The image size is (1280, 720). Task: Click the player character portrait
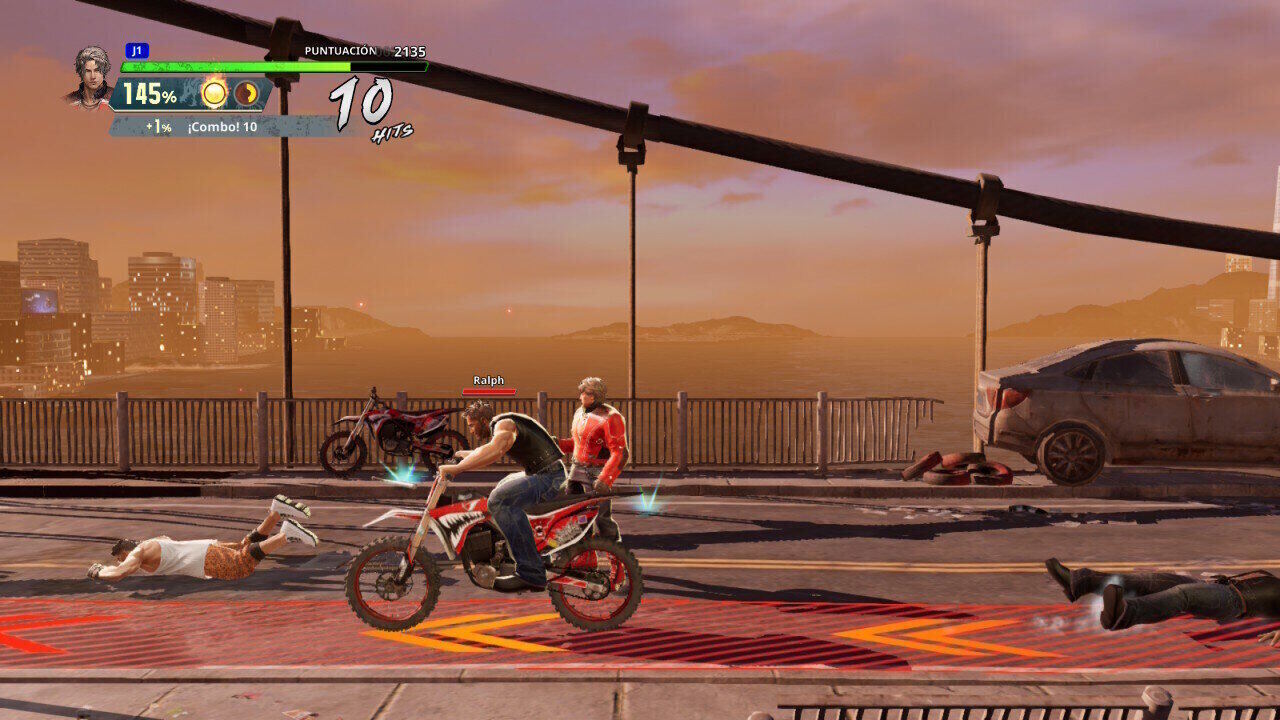click(x=91, y=75)
